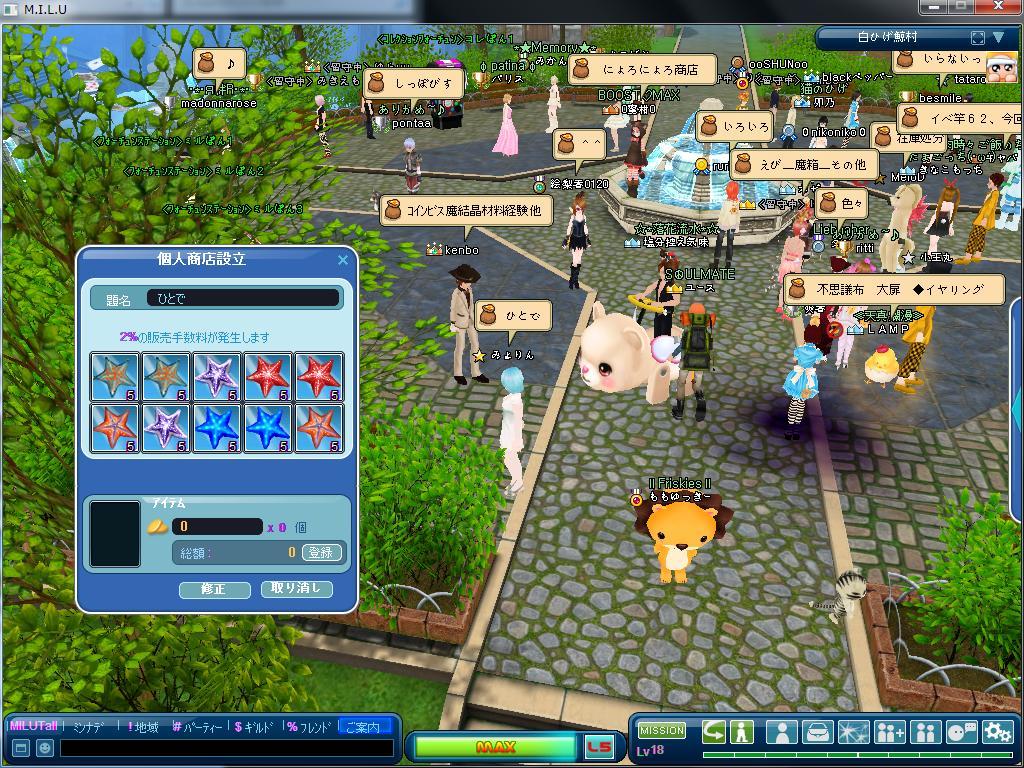Switch to the 地域 area chat tab
Viewport: 1024px width, 768px height.
point(144,727)
